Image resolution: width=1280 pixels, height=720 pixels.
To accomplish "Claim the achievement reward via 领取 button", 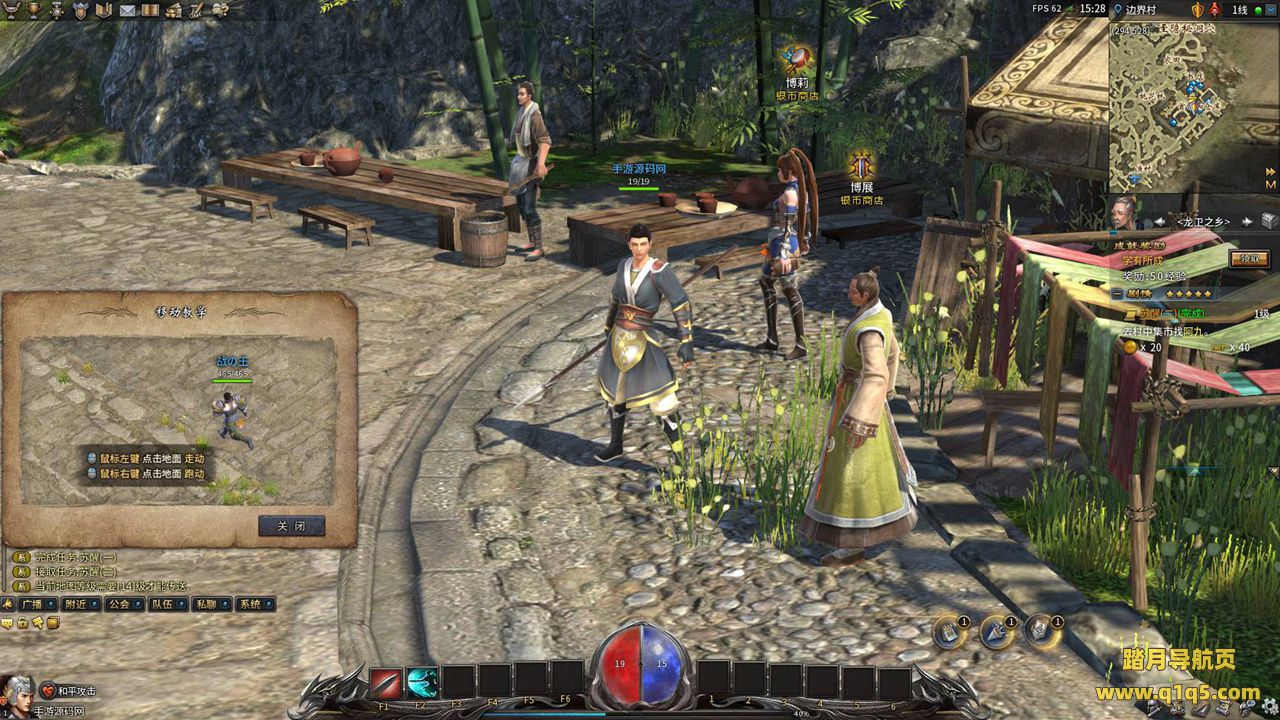I will click(1248, 258).
